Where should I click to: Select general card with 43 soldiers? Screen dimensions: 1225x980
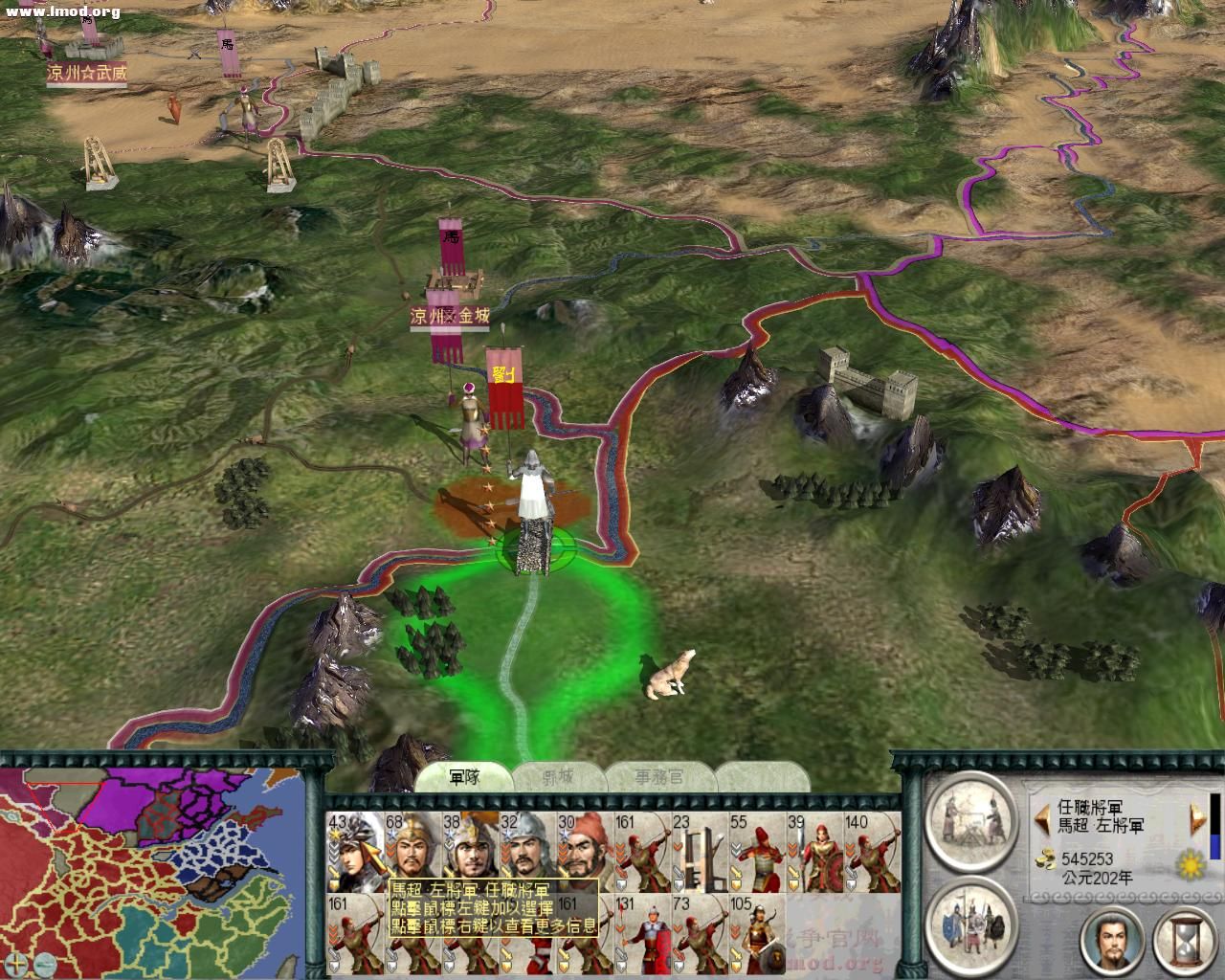click(355, 850)
